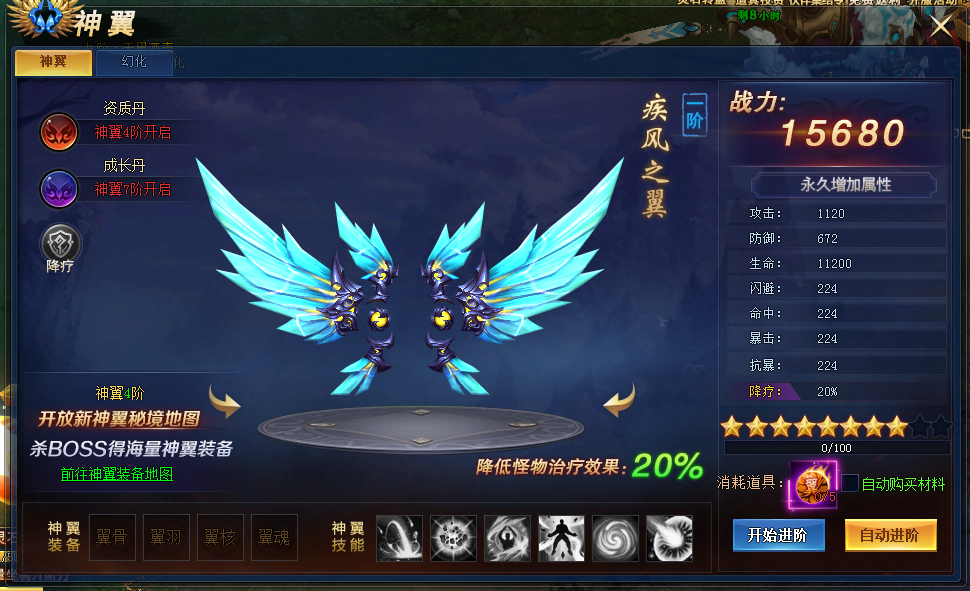The width and height of the screenshot is (970, 591).
Task: Click the flaming wing material item icon
Action: 813,484
